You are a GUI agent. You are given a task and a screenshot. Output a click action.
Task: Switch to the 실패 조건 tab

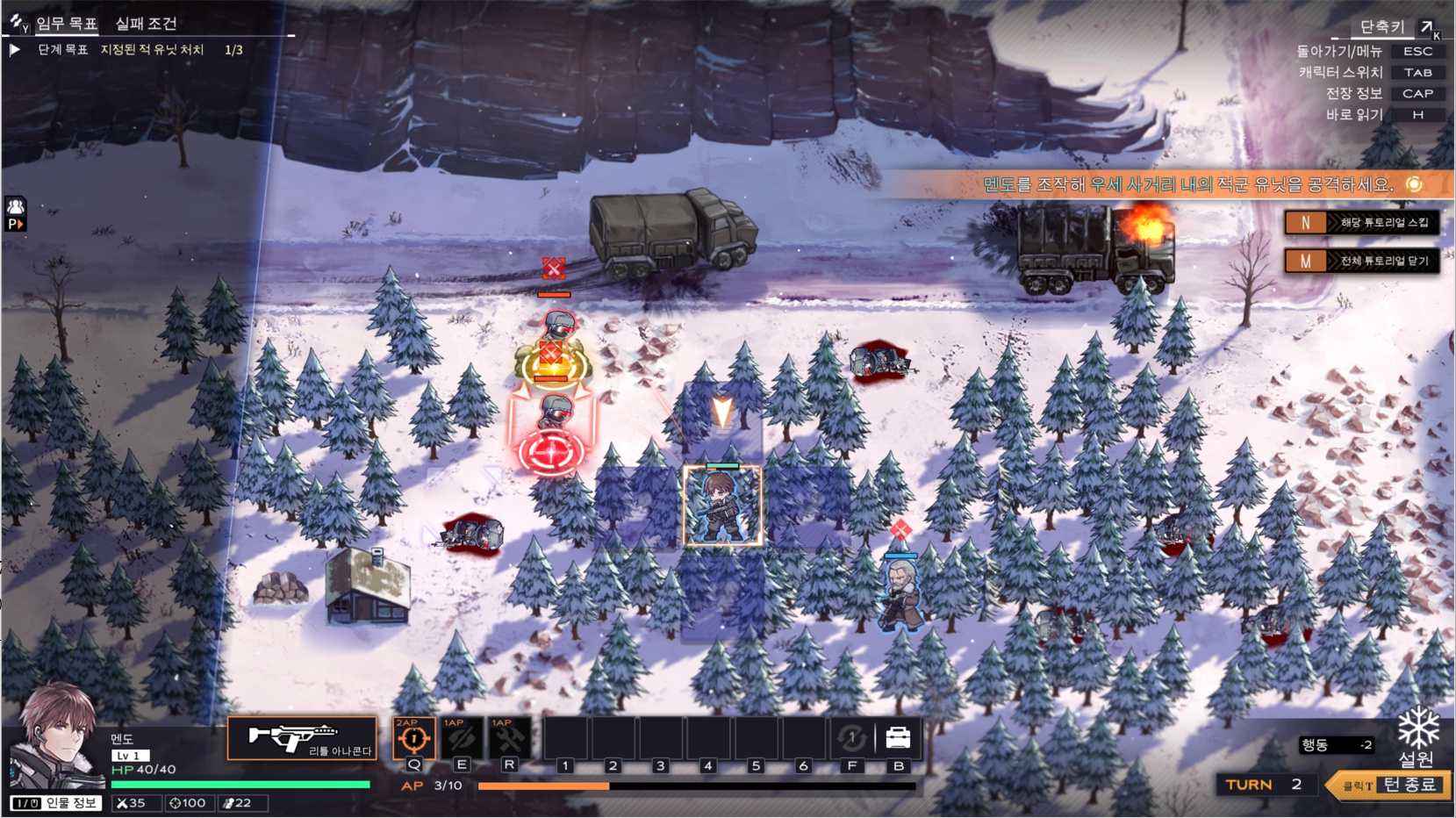pyautogui.click(x=146, y=24)
